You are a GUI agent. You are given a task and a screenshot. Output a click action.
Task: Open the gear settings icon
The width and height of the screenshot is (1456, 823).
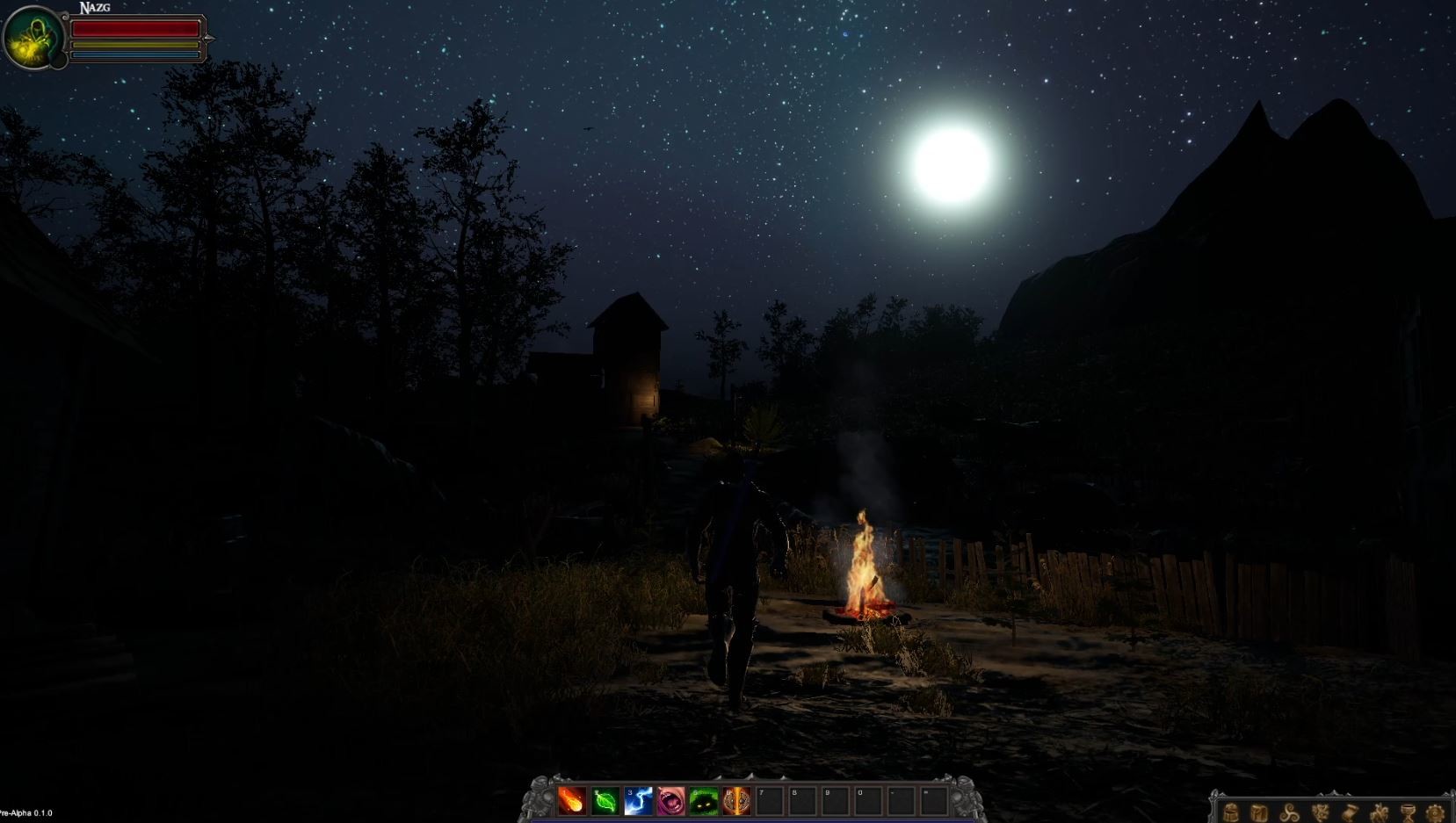1434,812
